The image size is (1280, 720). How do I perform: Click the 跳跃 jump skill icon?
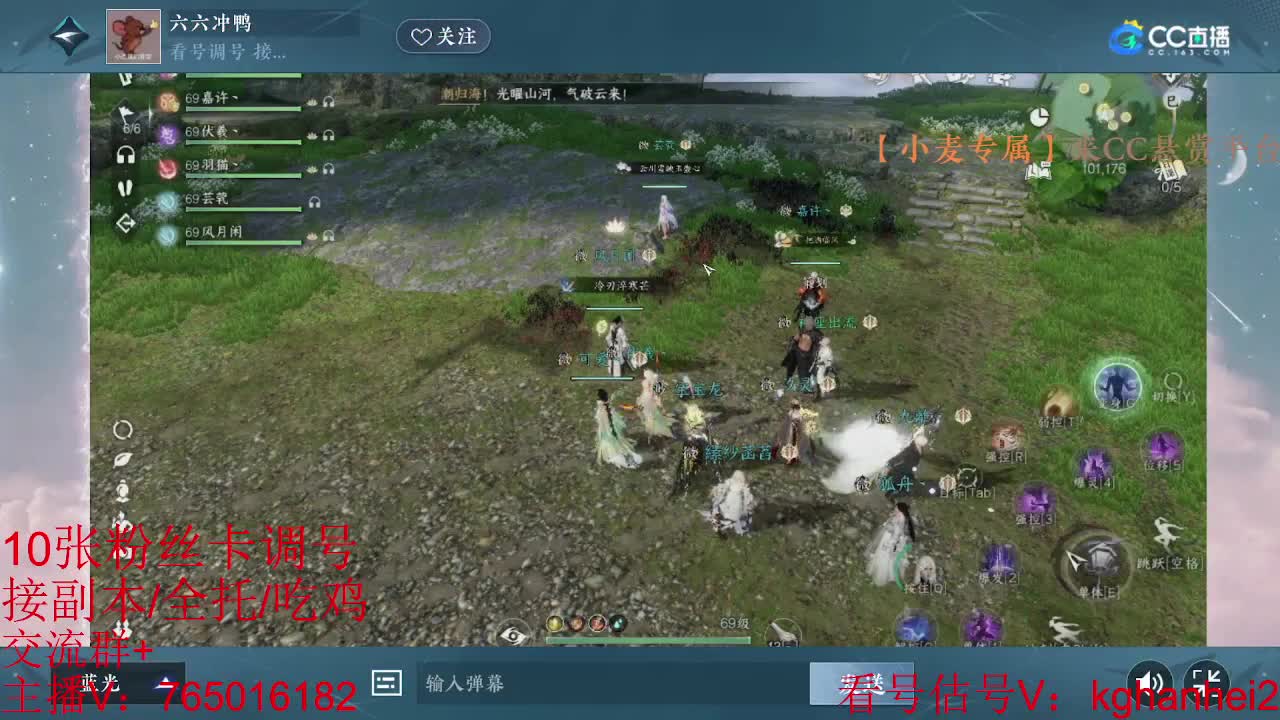tap(1168, 531)
